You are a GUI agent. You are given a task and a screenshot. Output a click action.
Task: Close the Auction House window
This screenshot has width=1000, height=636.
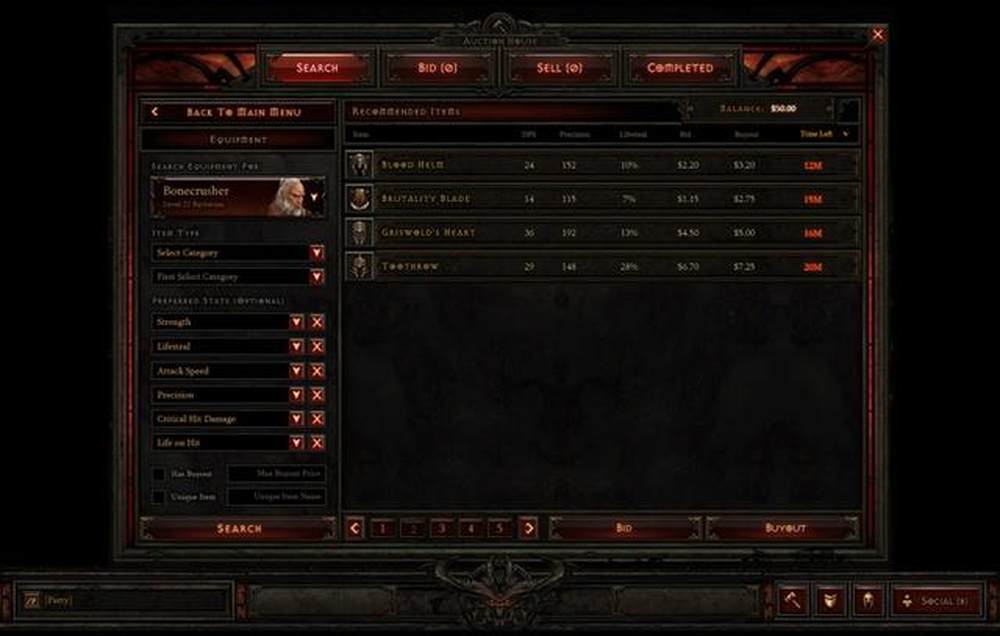point(878,35)
